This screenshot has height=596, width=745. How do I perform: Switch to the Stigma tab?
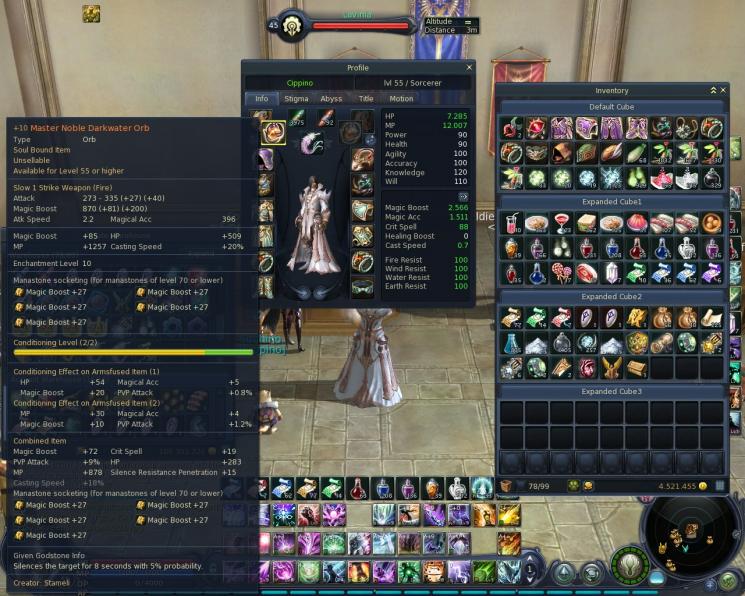tap(296, 99)
